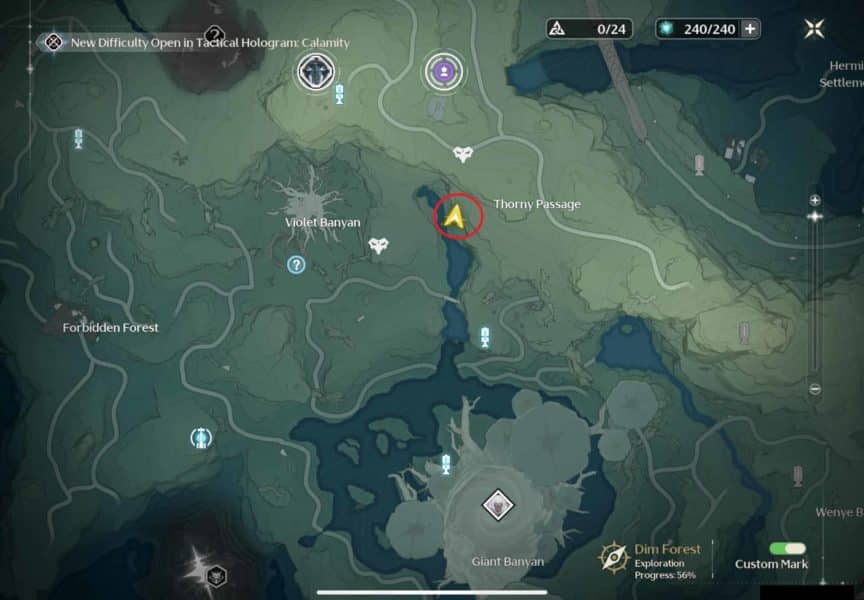Zoom out the map with the minus control
Viewport: 864px width, 600px height.
pos(815,389)
